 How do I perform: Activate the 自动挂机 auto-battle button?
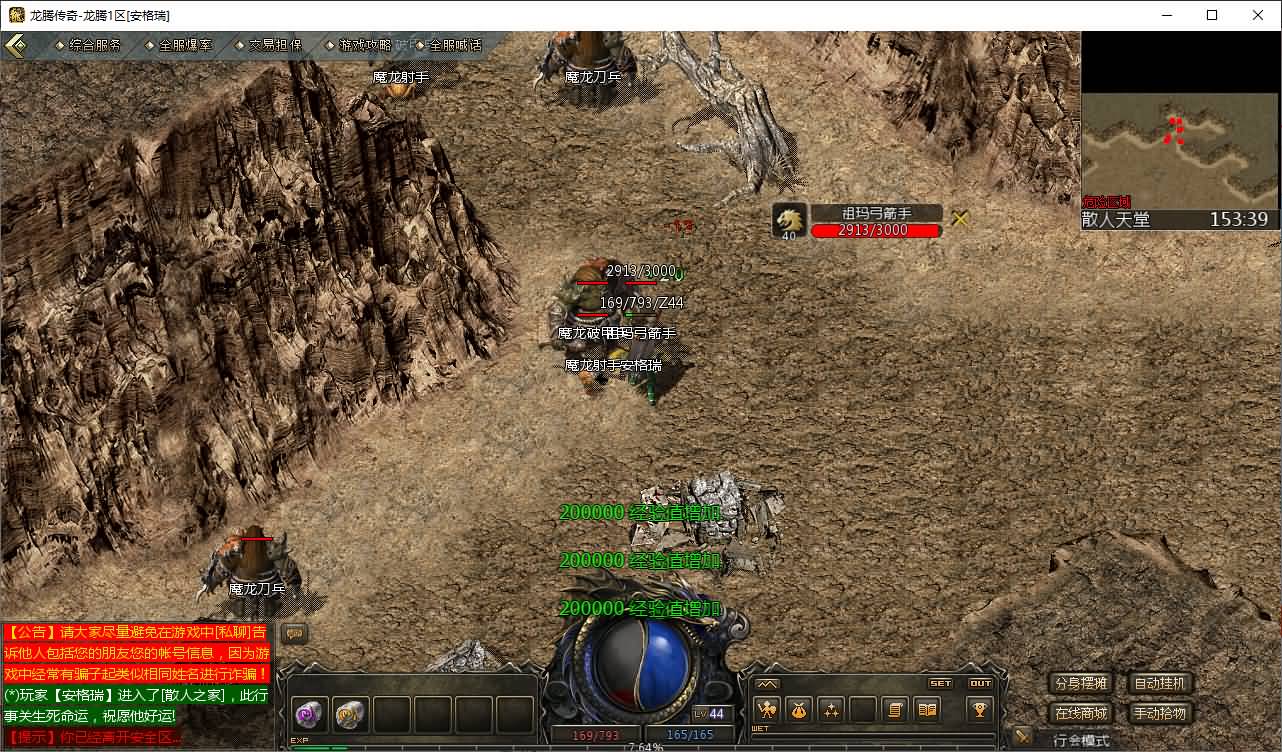[1160, 684]
